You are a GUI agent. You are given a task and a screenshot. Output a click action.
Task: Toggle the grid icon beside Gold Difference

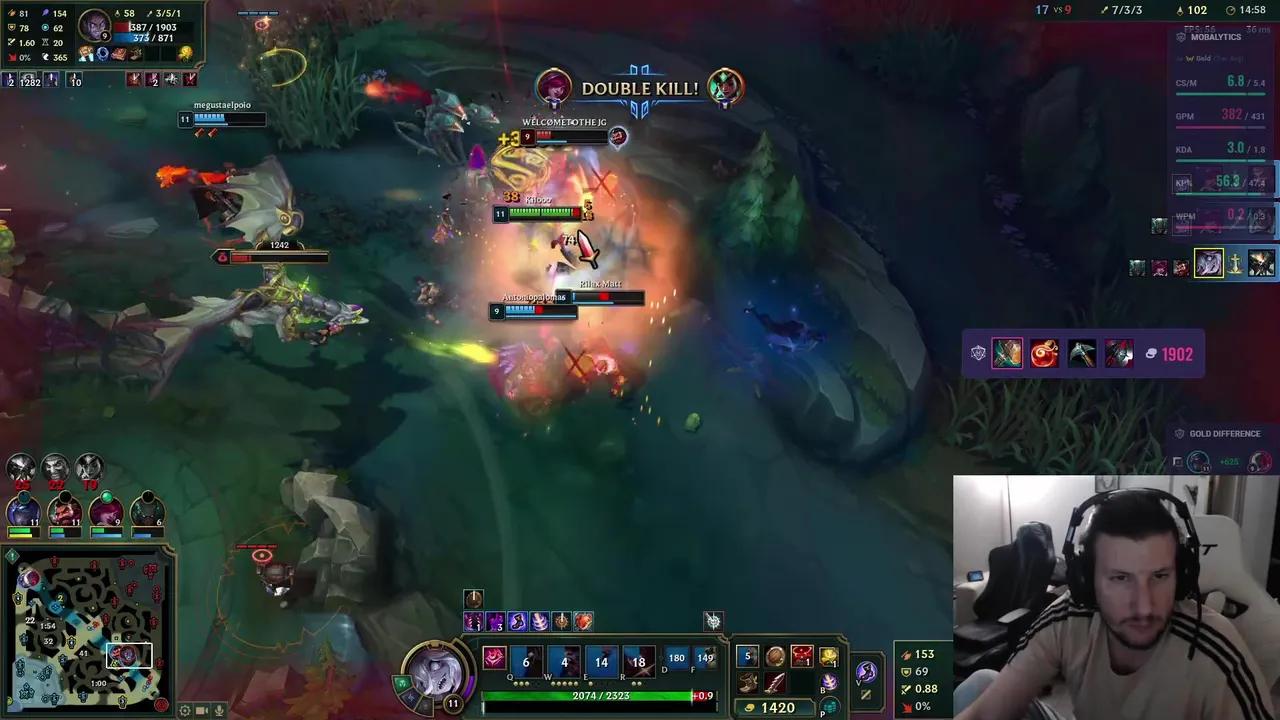1178,461
